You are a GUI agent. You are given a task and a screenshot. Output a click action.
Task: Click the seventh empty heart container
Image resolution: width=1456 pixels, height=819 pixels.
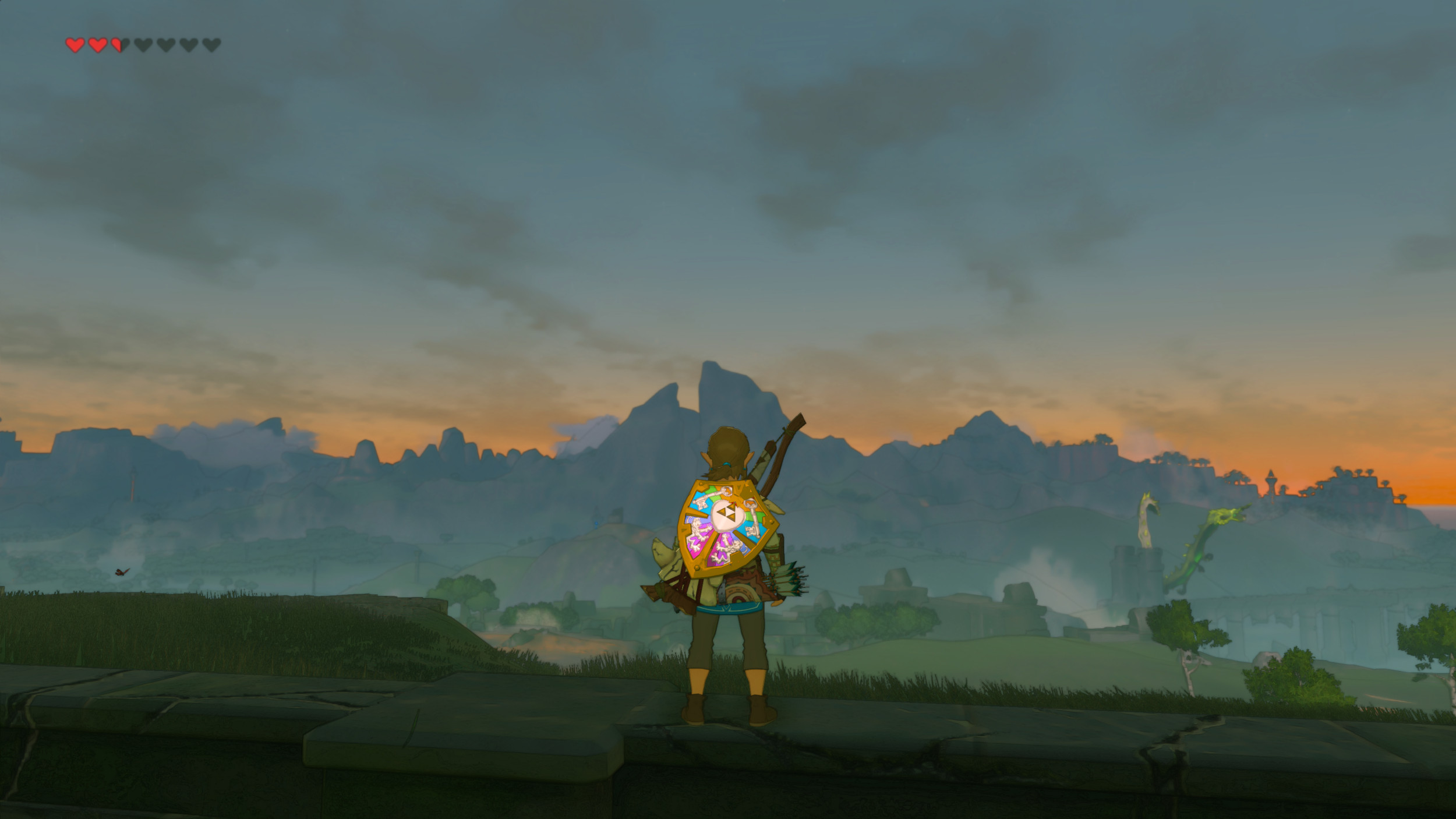point(211,45)
